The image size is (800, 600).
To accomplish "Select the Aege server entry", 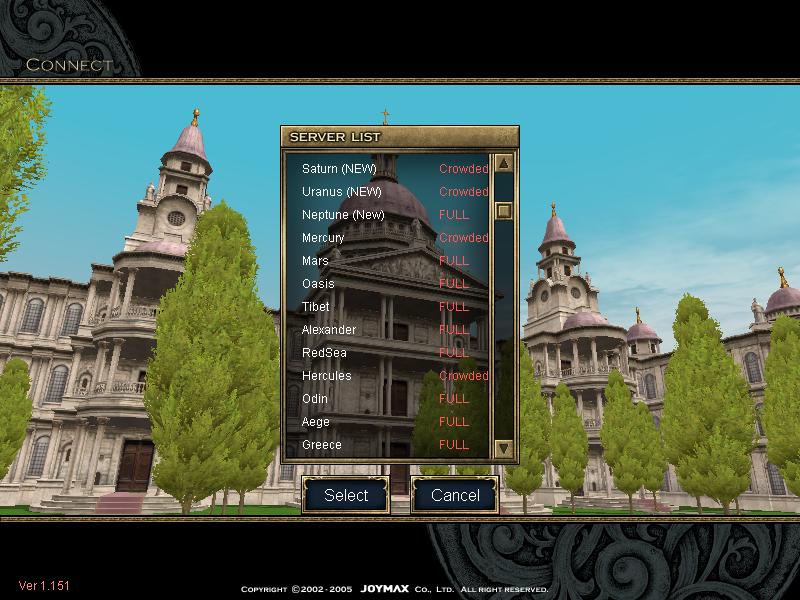I will pyautogui.click(x=316, y=422).
